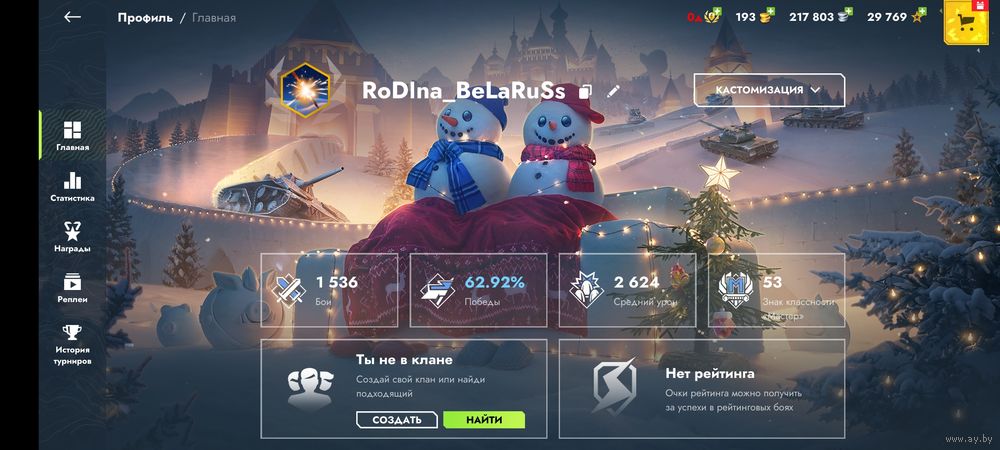Open the shop cart button
The height and width of the screenshot is (450, 1000).
tap(965, 21)
